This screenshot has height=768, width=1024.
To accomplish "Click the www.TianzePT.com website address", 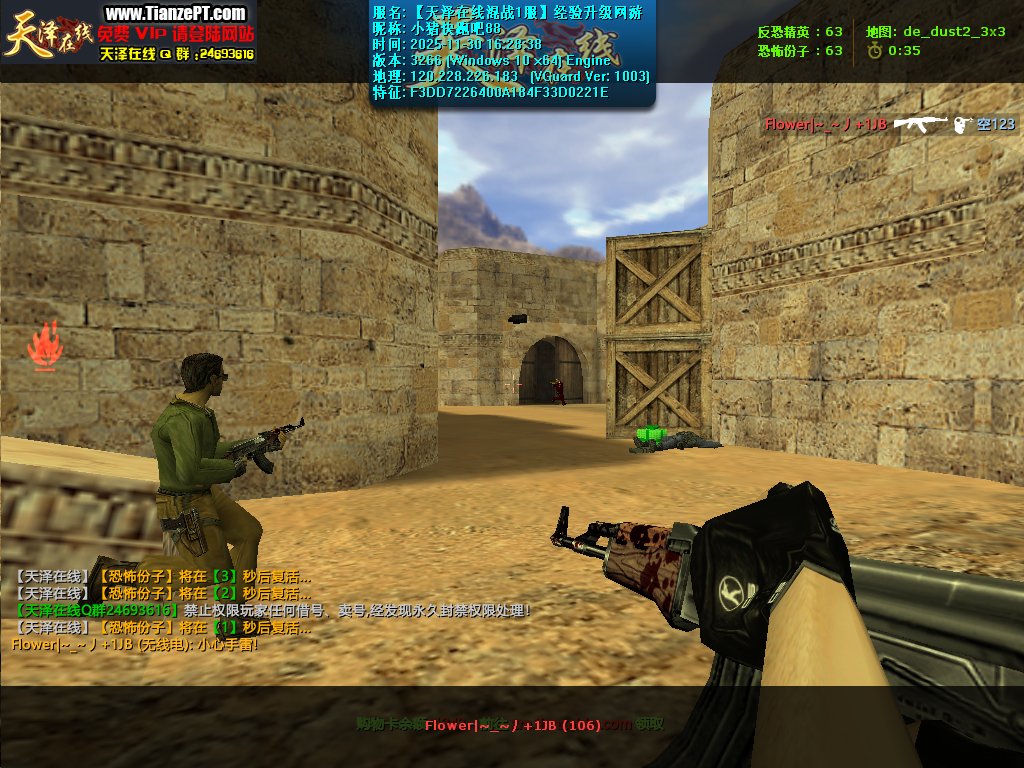I will click(x=175, y=13).
